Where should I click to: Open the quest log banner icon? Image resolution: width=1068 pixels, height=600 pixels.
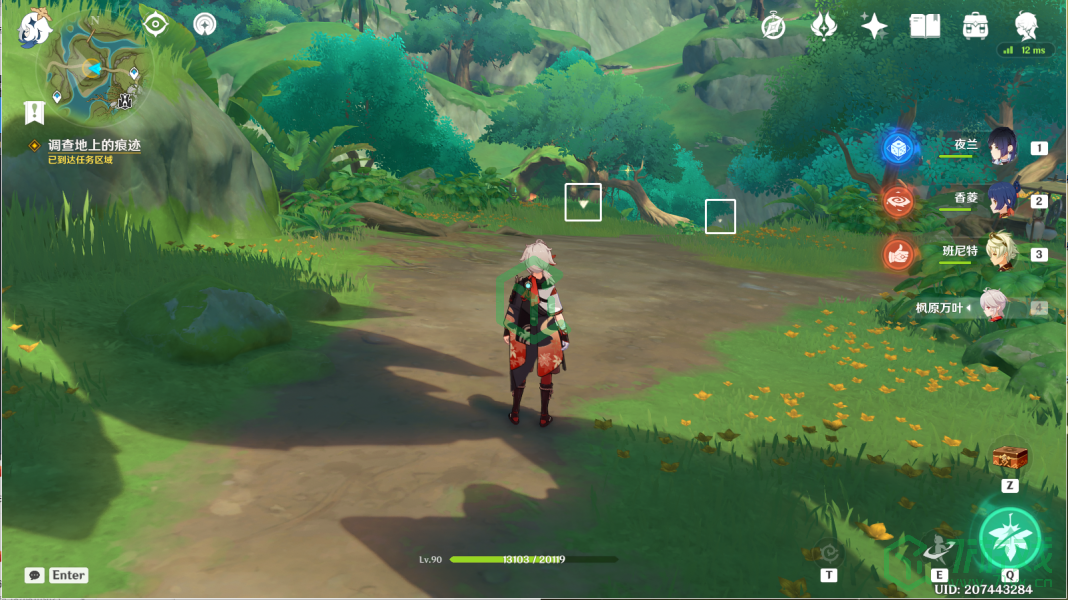tap(35, 112)
